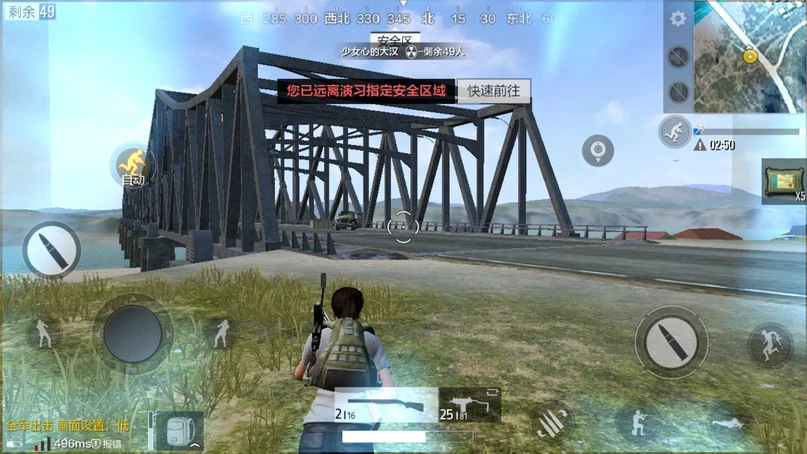The width and height of the screenshot is (807, 454).
Task: Open the backpack inventory
Action: point(179,430)
